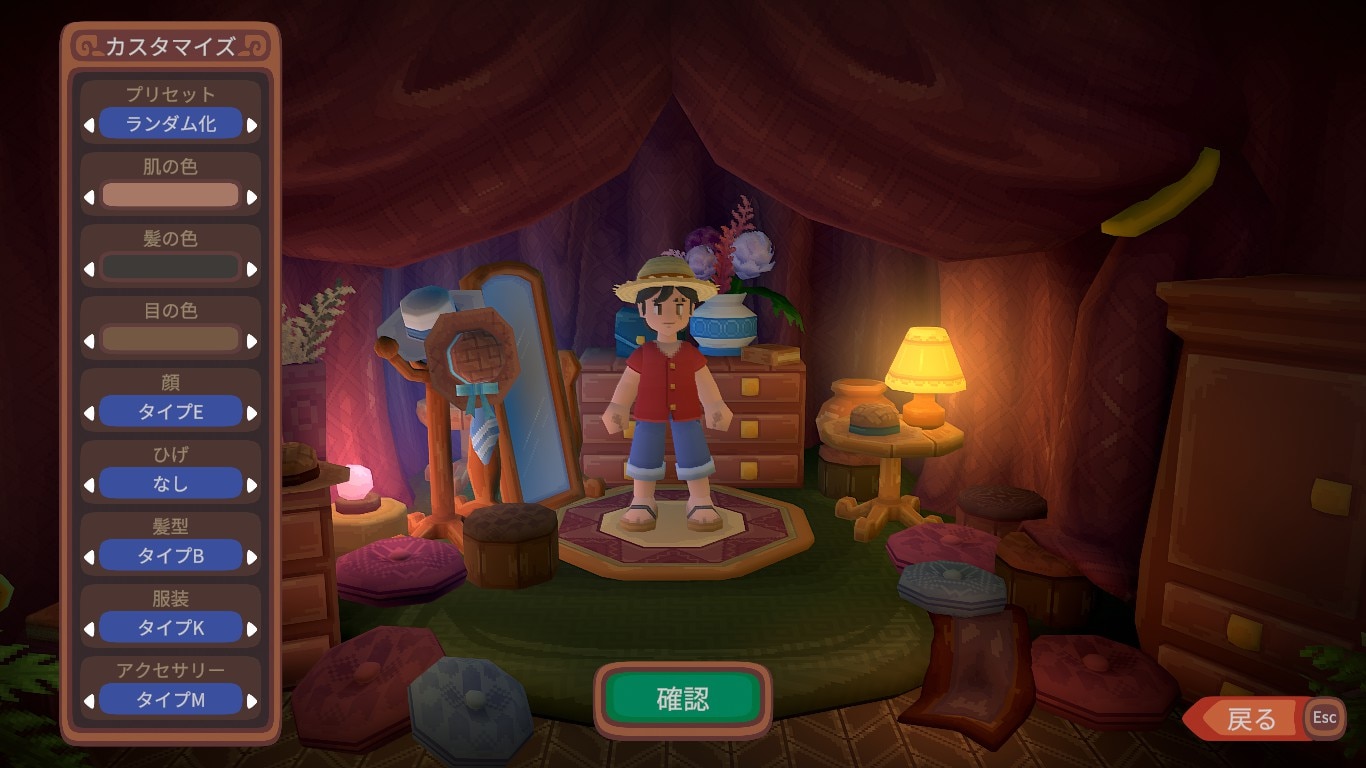The image size is (1366, 768).
Task: Click the Esc icon beside 戻る
Action: [x=1325, y=718]
